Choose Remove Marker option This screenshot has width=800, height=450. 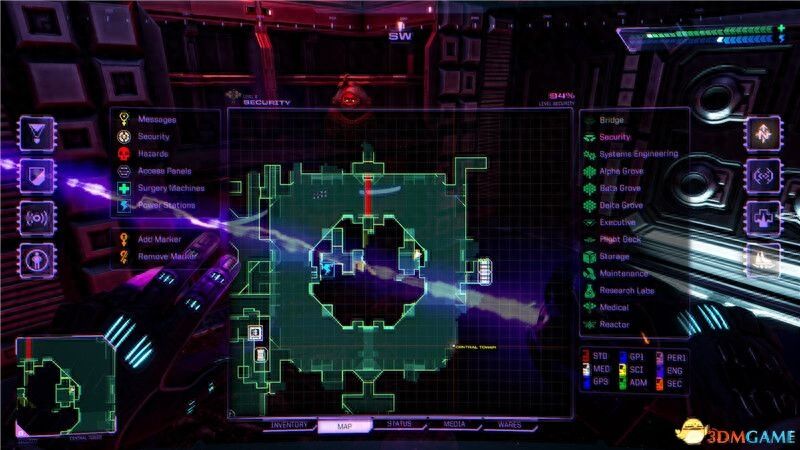(x=165, y=257)
